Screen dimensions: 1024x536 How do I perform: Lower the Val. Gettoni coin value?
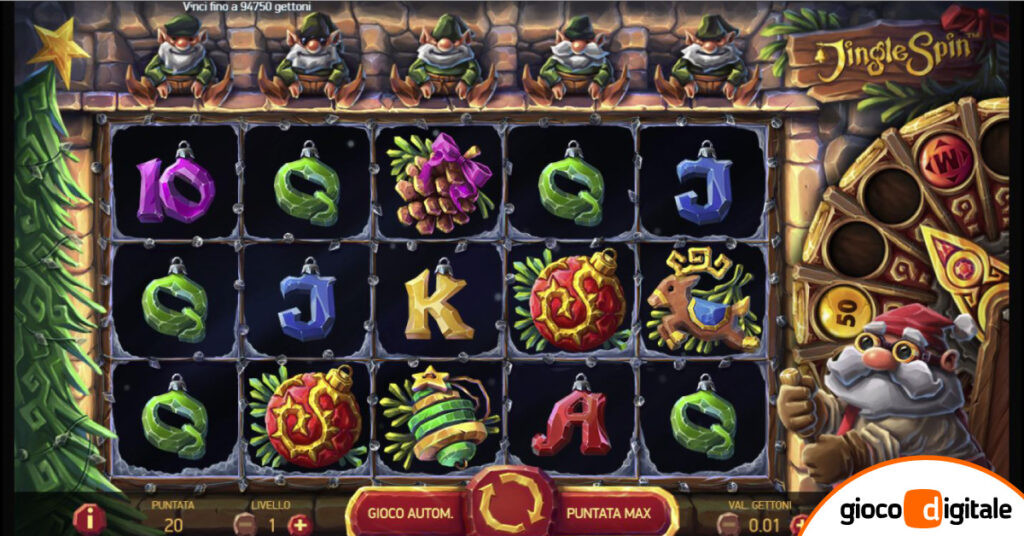(732, 523)
